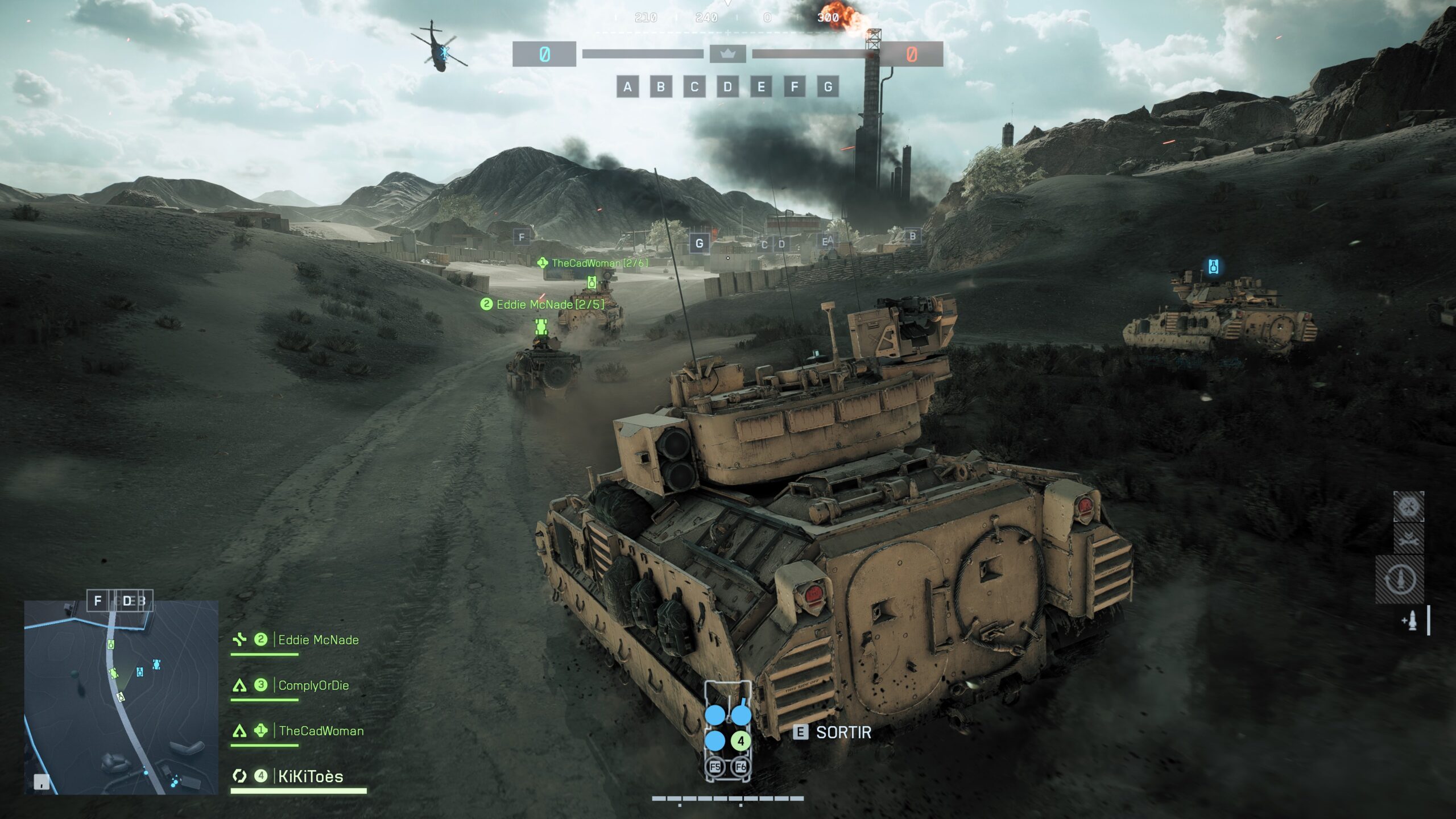Select the green seat 4 in vehicle diagram
The image size is (1456, 819).
(741, 741)
